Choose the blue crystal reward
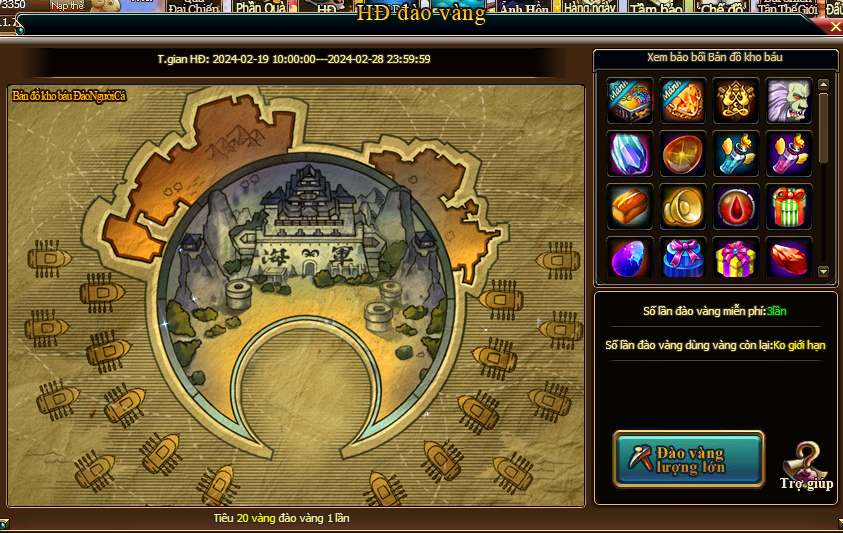This screenshot has width=843, height=533. [630, 154]
